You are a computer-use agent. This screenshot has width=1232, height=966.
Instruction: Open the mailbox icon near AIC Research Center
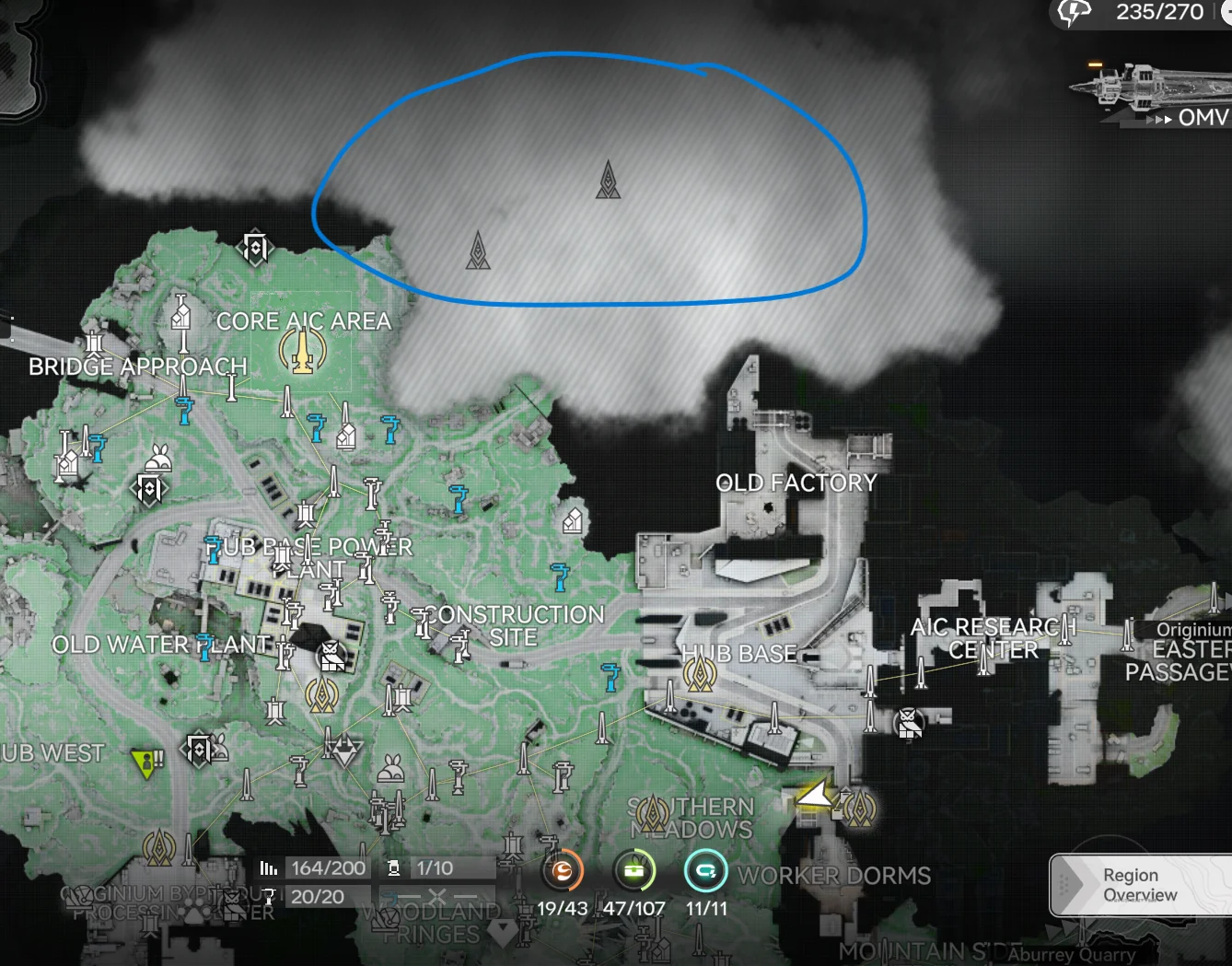(908, 724)
